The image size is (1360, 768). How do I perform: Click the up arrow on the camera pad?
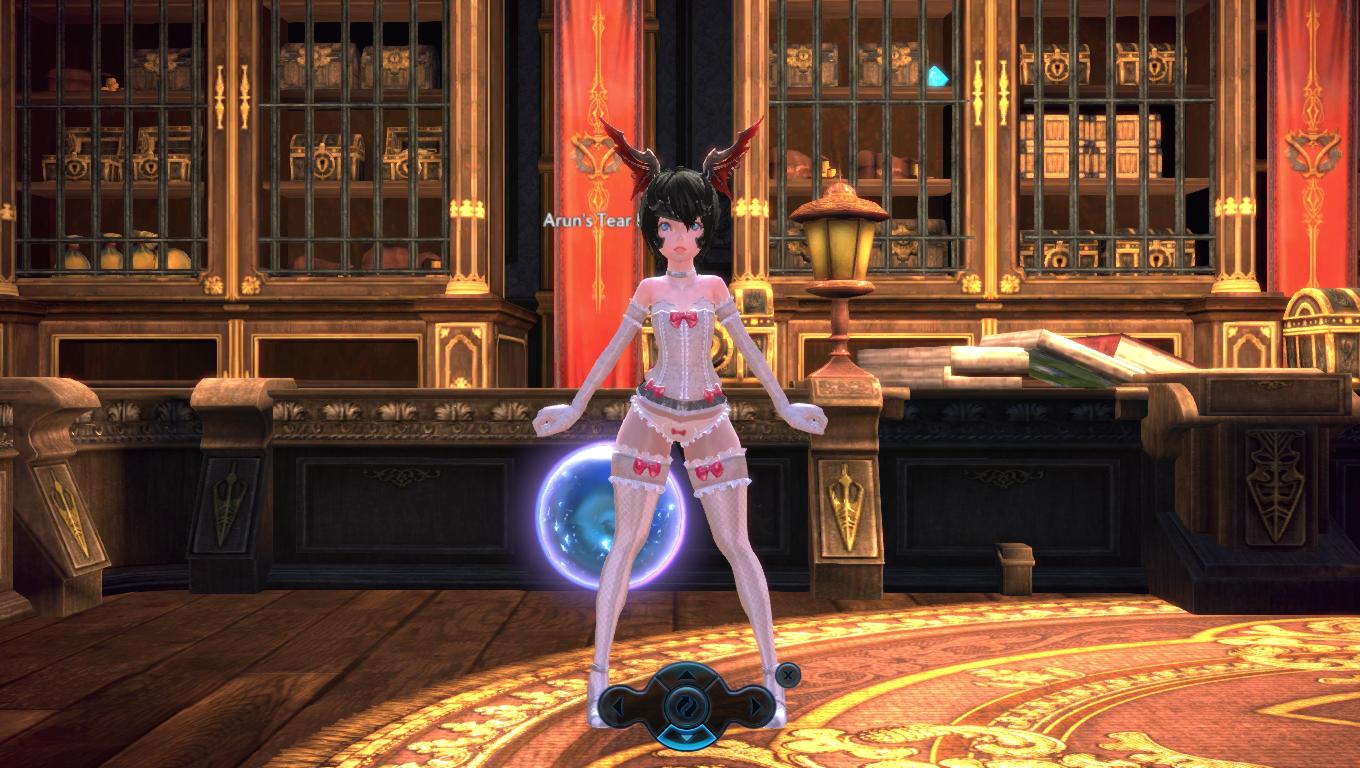687,674
